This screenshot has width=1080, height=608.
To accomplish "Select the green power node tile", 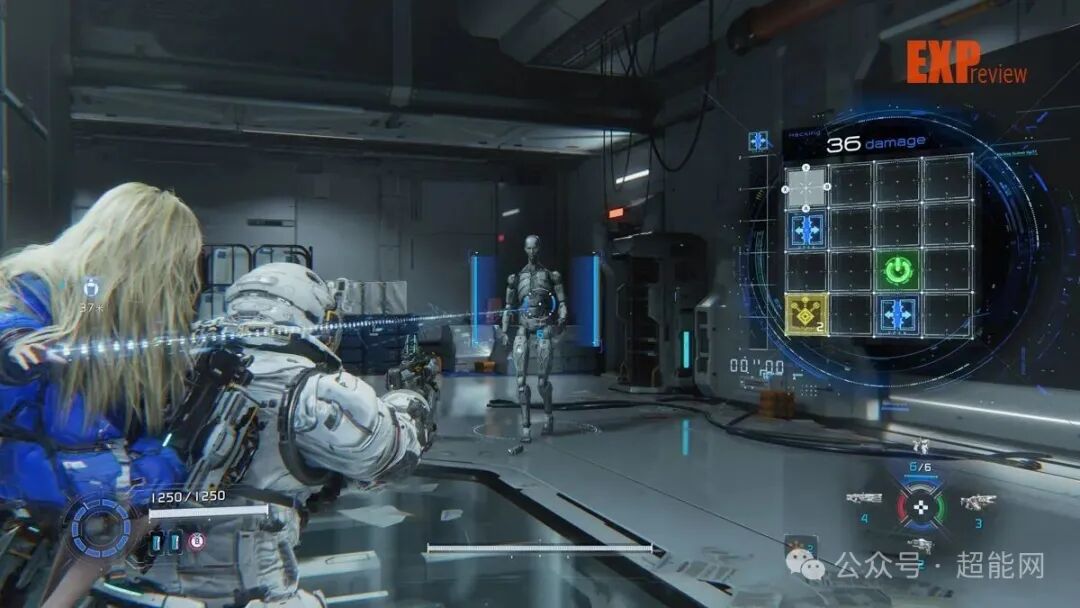I will (900, 271).
